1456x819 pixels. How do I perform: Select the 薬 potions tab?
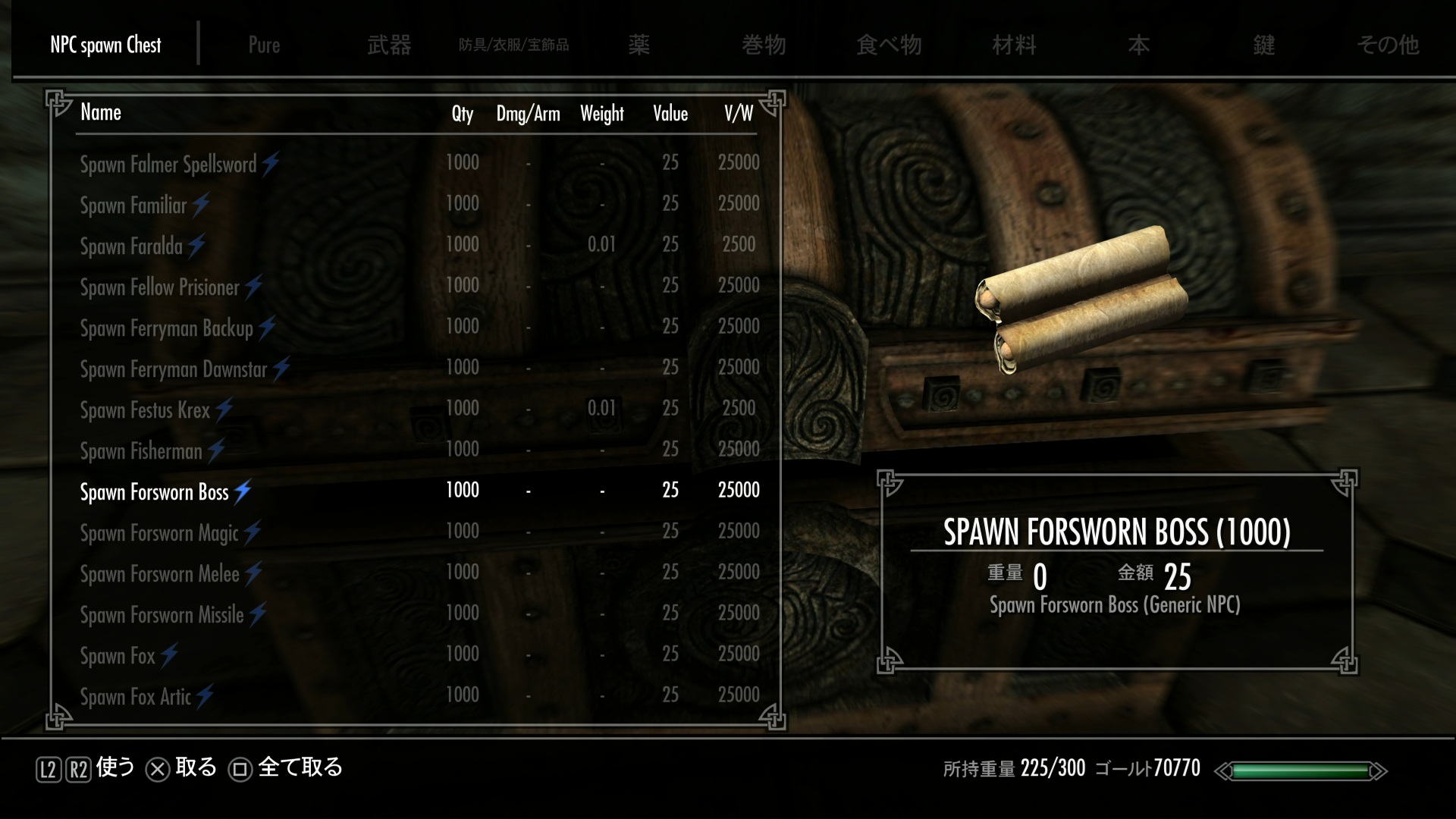point(639,45)
